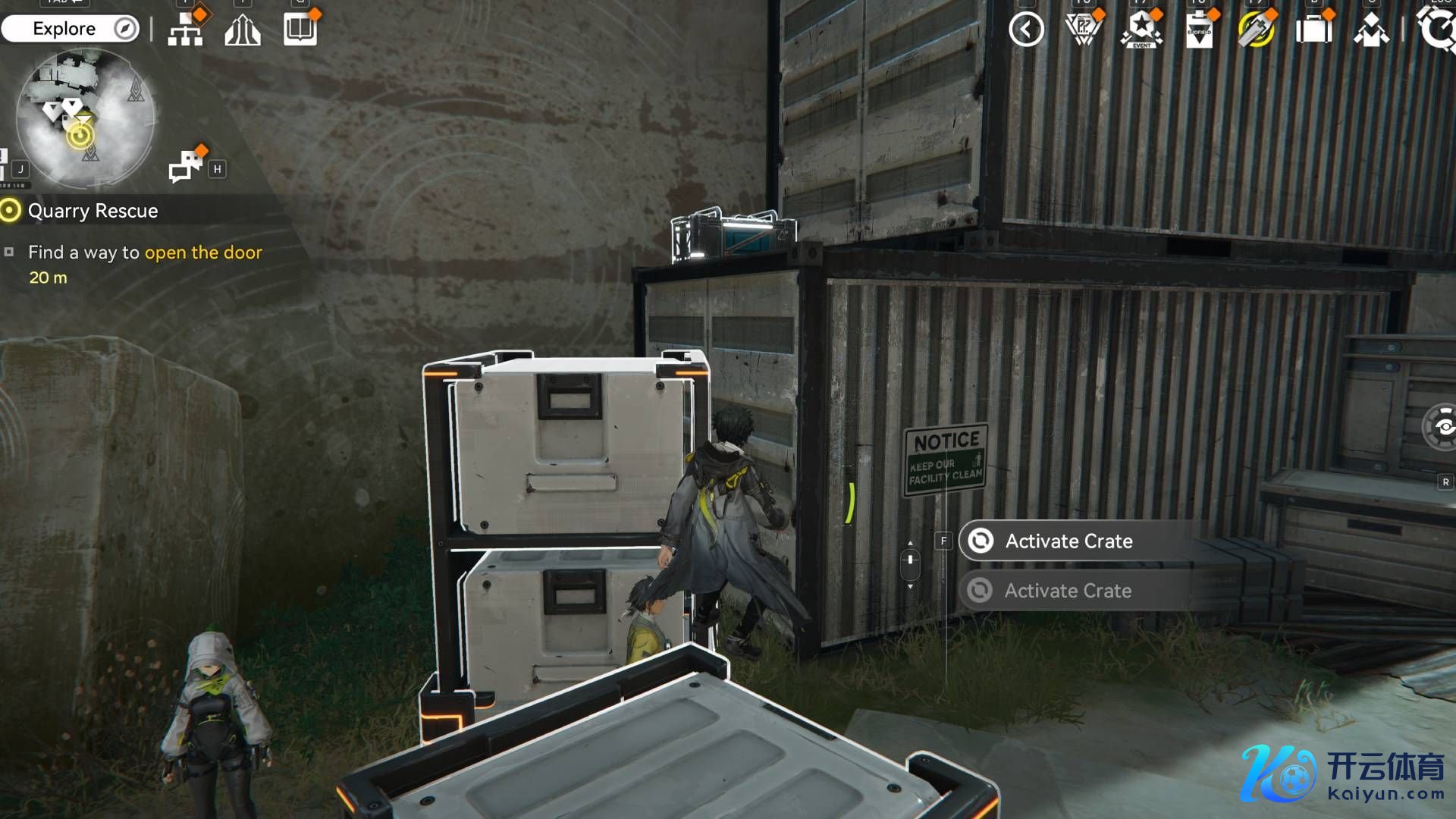
Task: Open the Event star icon
Action: click(1141, 30)
